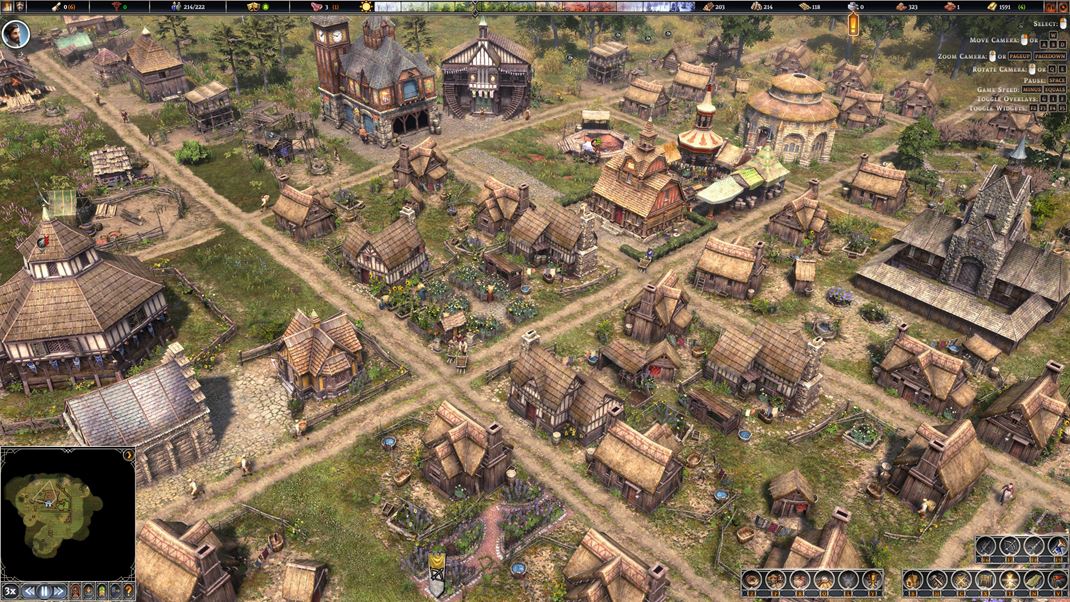Screen dimensions: 1070x602
Task: Pause the game with the pause button
Action: coord(45,591)
